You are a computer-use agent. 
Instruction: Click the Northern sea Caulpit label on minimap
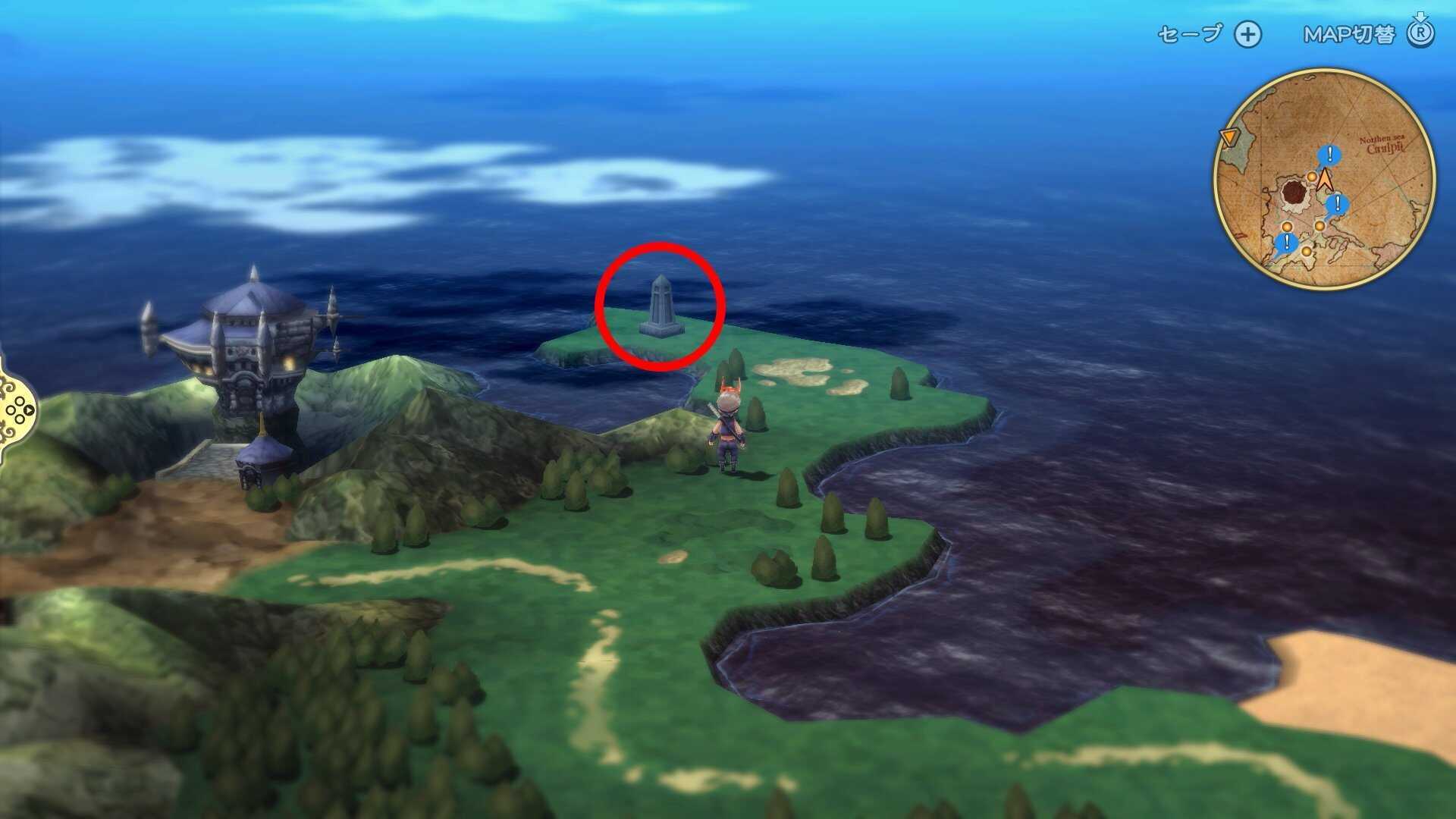pos(1382,144)
